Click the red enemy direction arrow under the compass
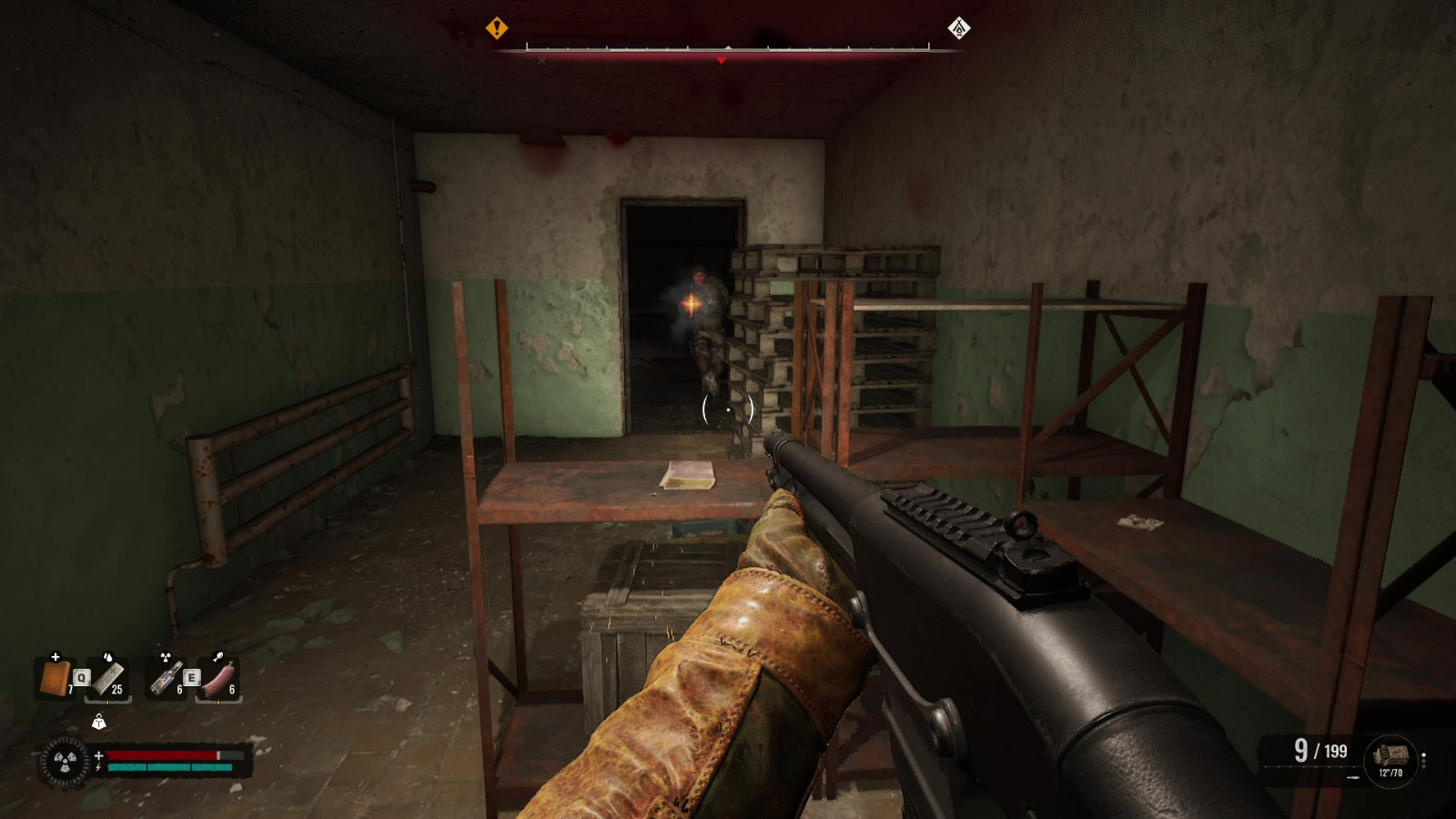The width and height of the screenshot is (1456, 819). tap(720, 60)
